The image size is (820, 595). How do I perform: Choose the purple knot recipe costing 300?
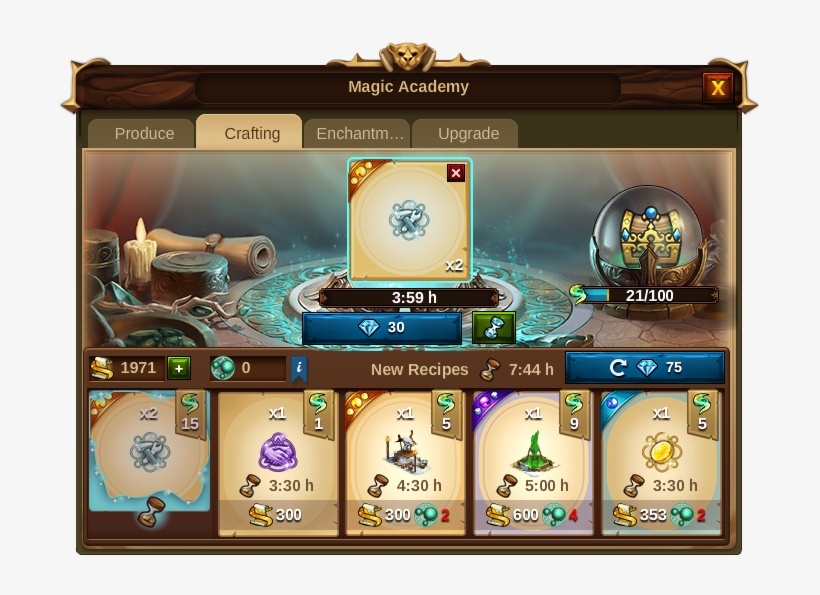point(277,462)
